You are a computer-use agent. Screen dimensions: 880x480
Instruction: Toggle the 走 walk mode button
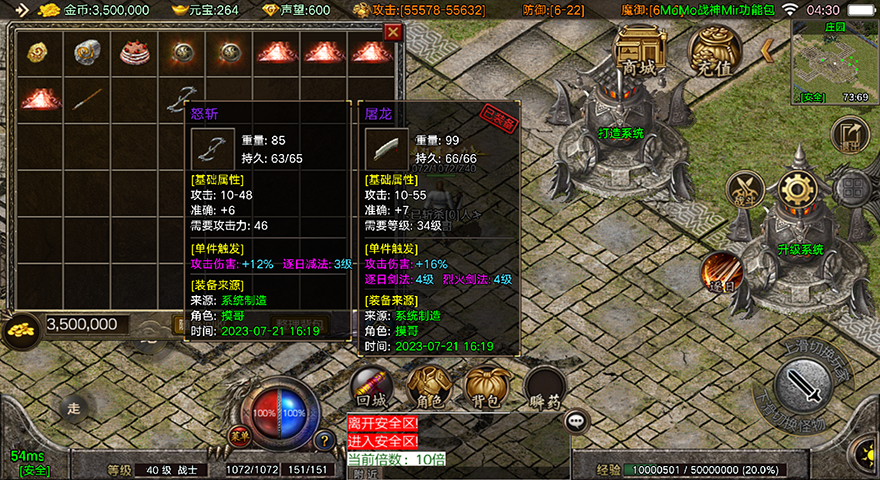pyautogui.click(x=73, y=407)
